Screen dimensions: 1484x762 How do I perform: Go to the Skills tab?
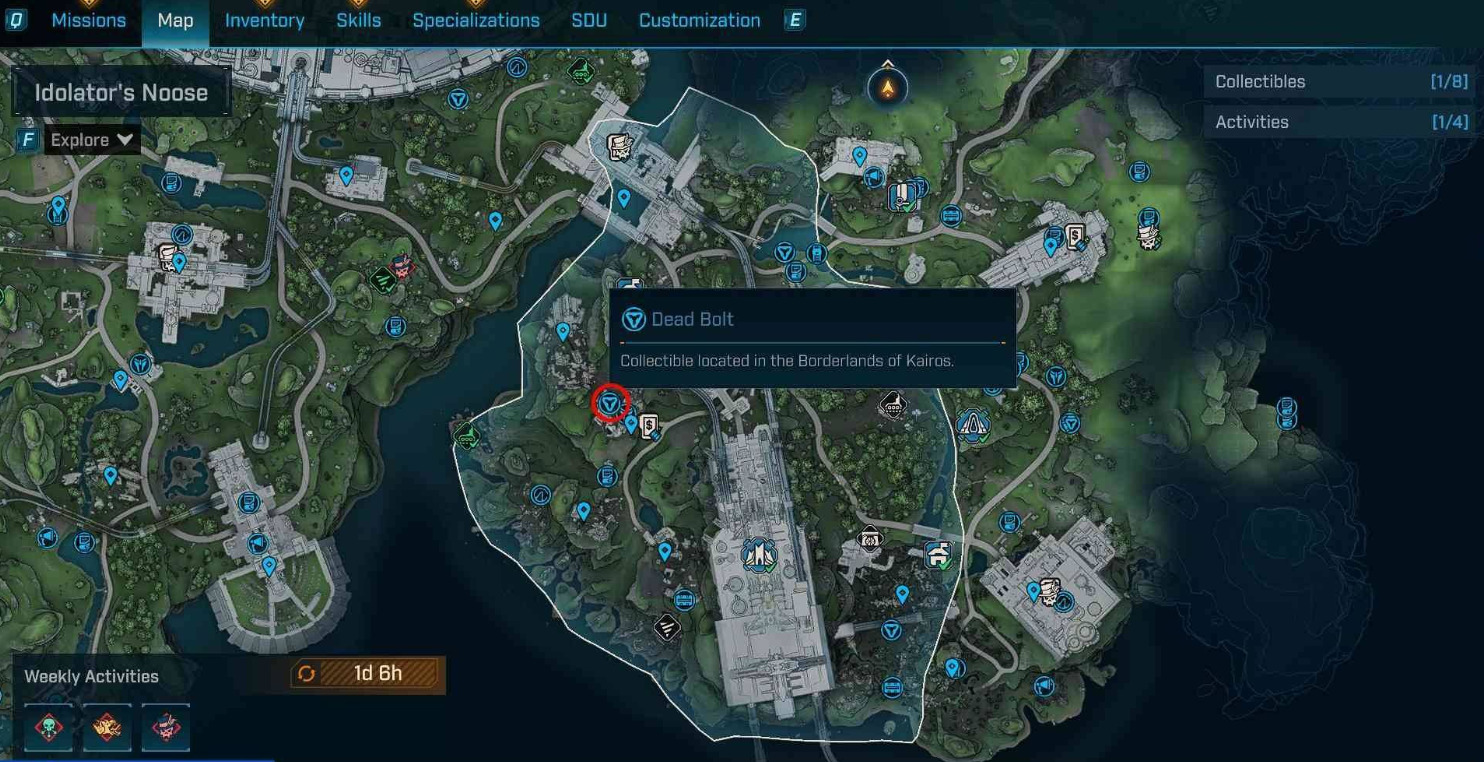point(358,20)
